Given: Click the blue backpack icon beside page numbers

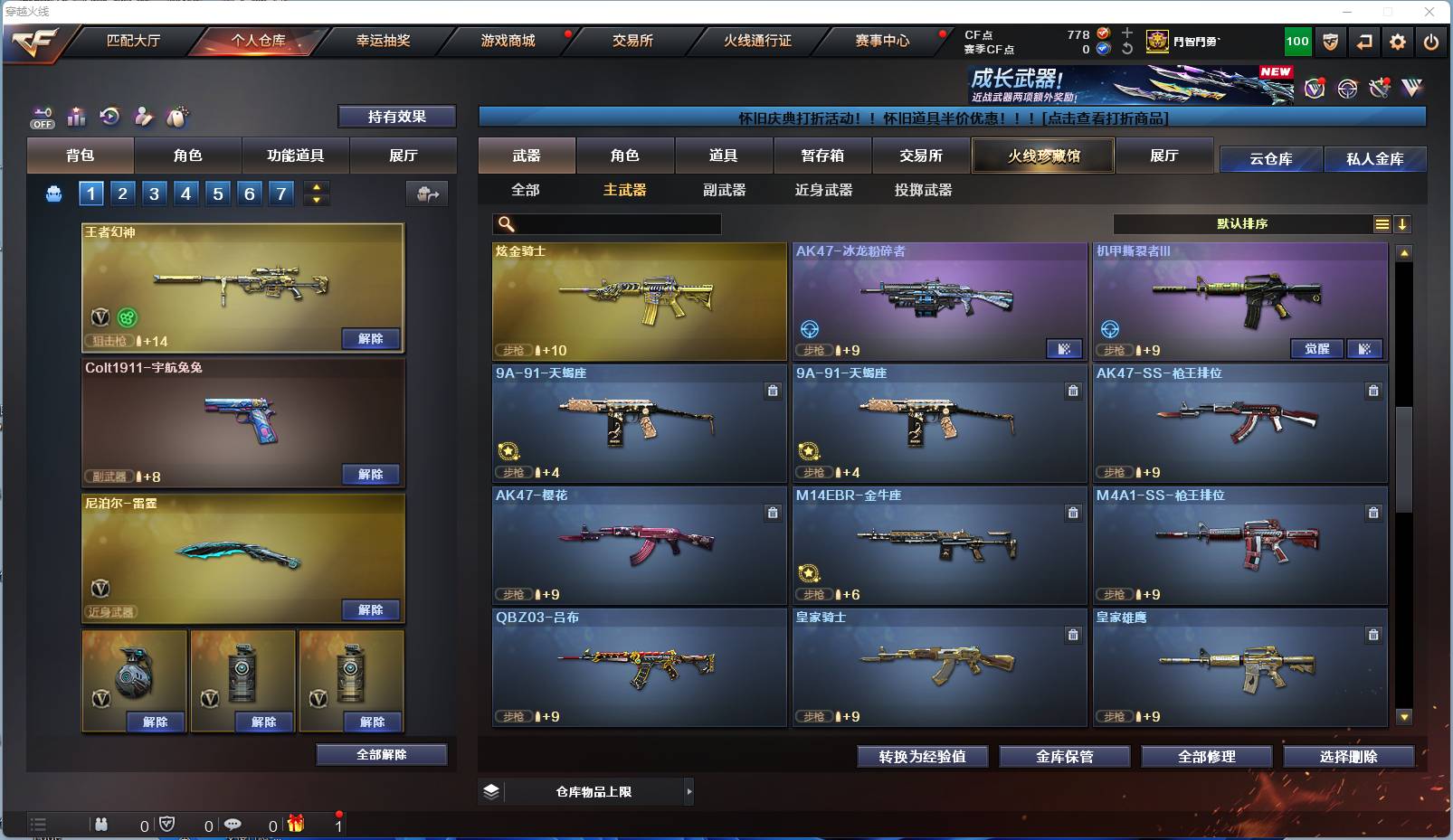Looking at the screenshot, I should [x=52, y=193].
